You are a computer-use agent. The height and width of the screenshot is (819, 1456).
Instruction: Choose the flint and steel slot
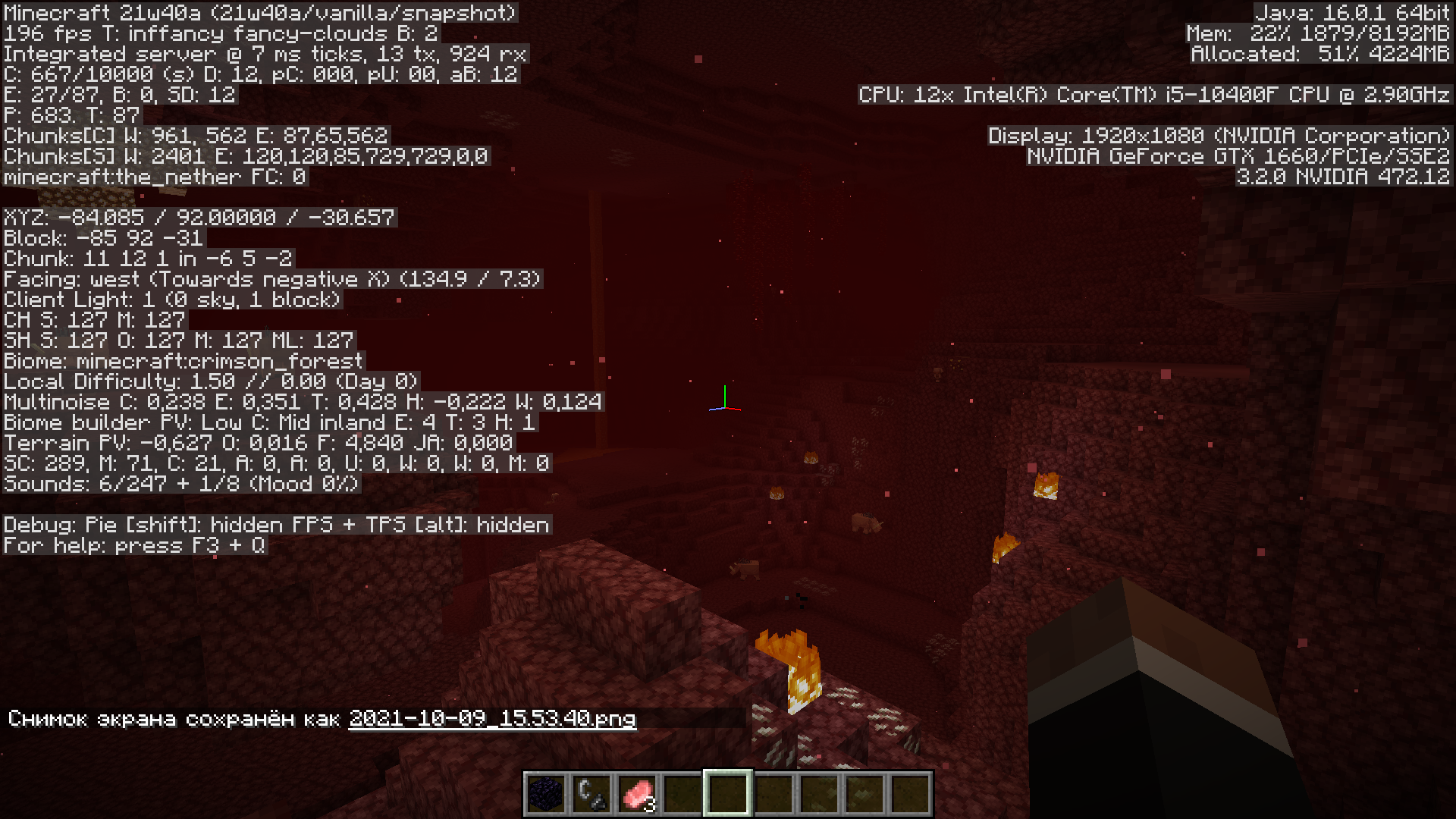[x=591, y=793]
